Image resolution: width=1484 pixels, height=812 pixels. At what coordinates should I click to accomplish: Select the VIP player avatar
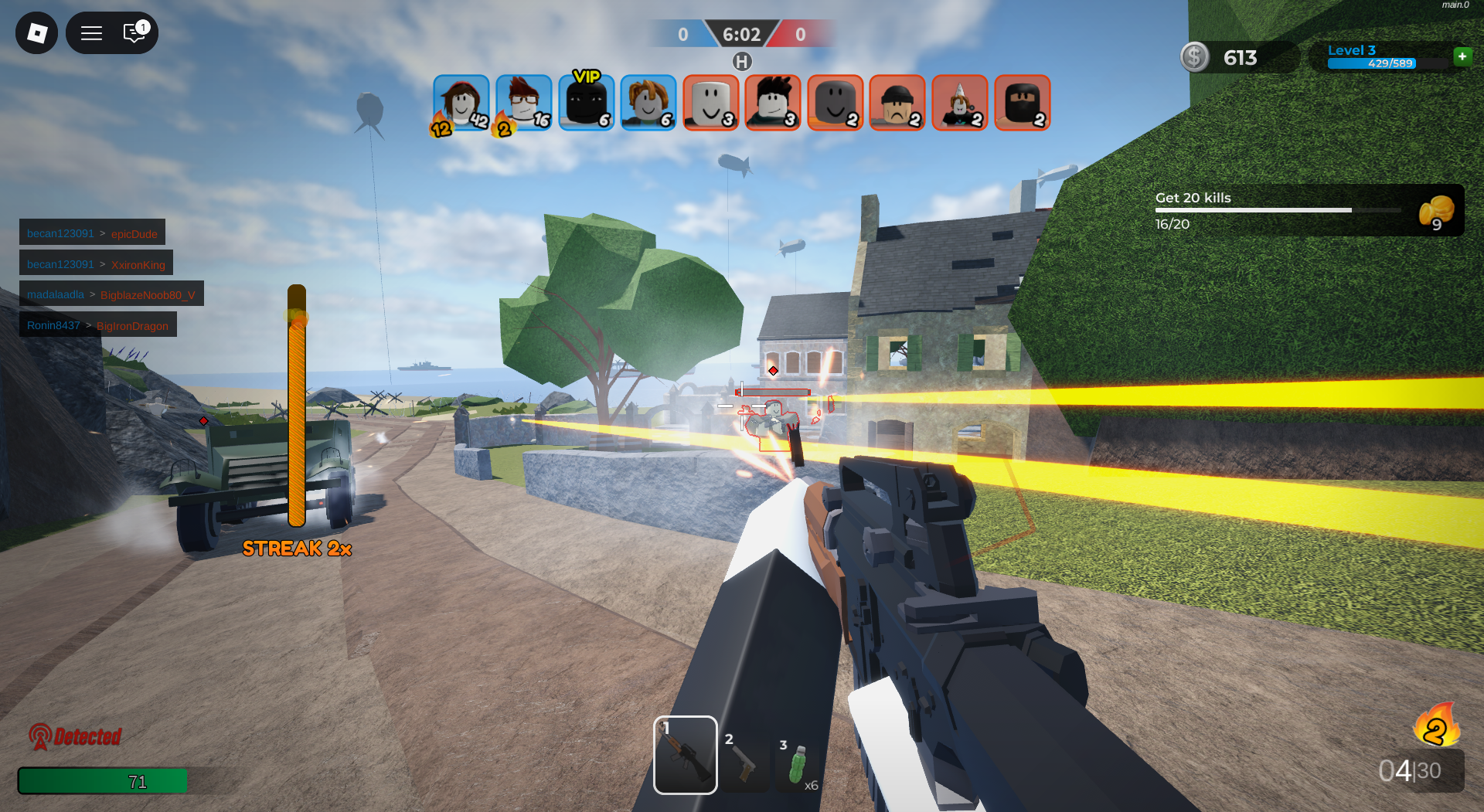pos(586,103)
